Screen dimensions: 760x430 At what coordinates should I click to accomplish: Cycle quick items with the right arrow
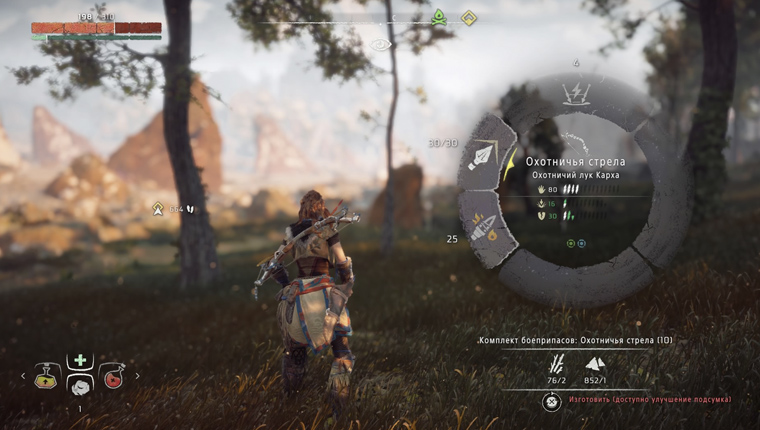pos(137,377)
